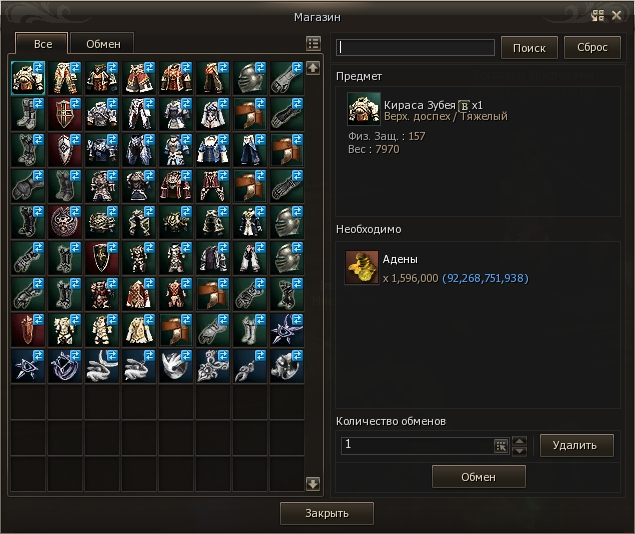
Task: Click the Adena gold icon under "Необходимо"
Action: click(361, 268)
